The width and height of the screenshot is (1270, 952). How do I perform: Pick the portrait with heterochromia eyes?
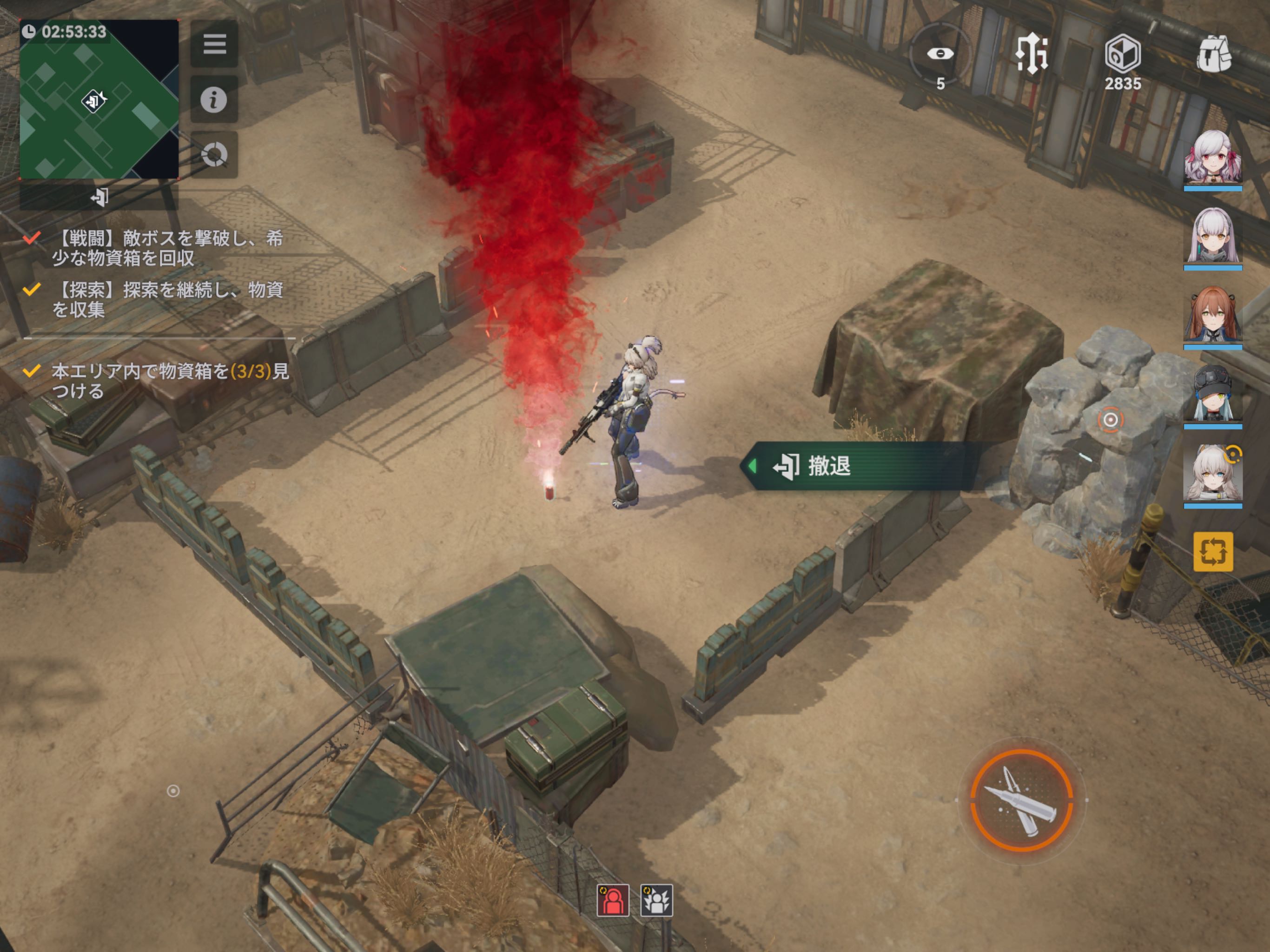click(1212, 474)
